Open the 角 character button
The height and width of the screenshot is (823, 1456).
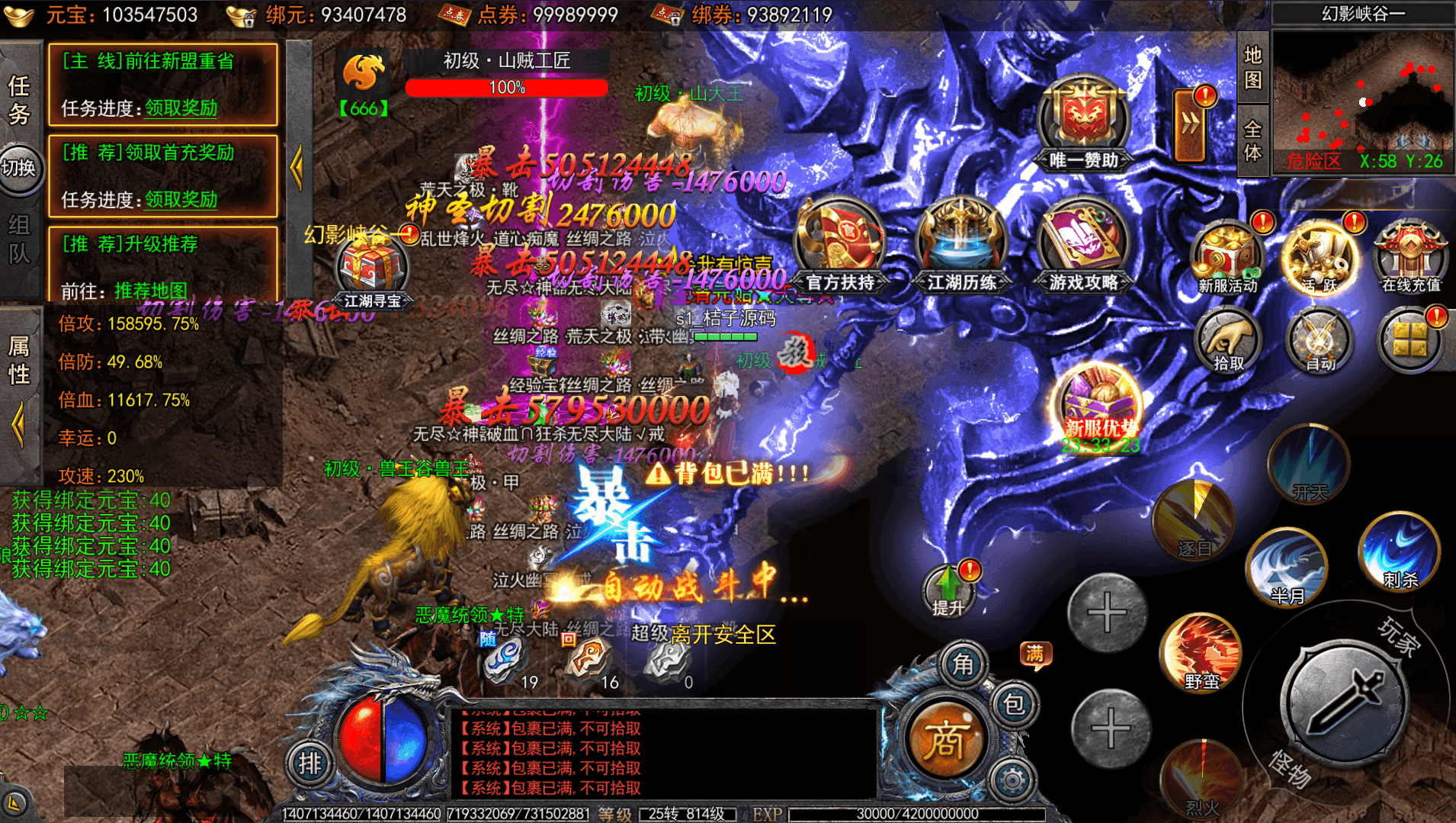point(964,665)
